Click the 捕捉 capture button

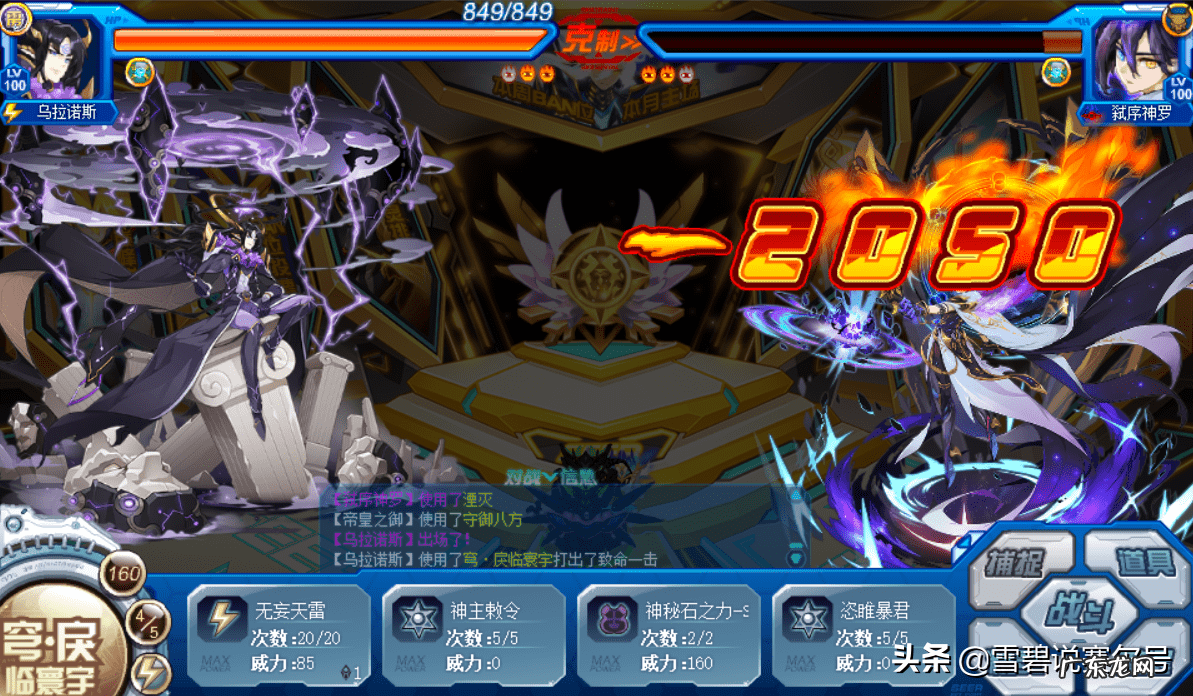(1014, 560)
